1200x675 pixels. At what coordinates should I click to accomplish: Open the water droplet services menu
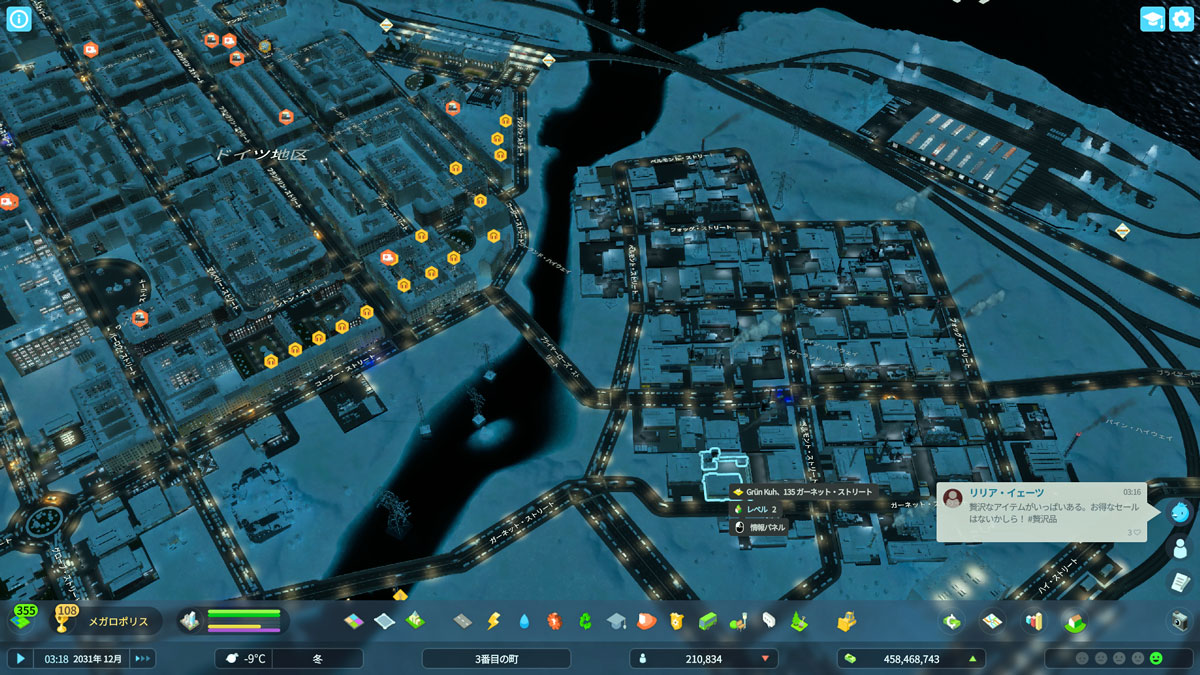[x=523, y=621]
